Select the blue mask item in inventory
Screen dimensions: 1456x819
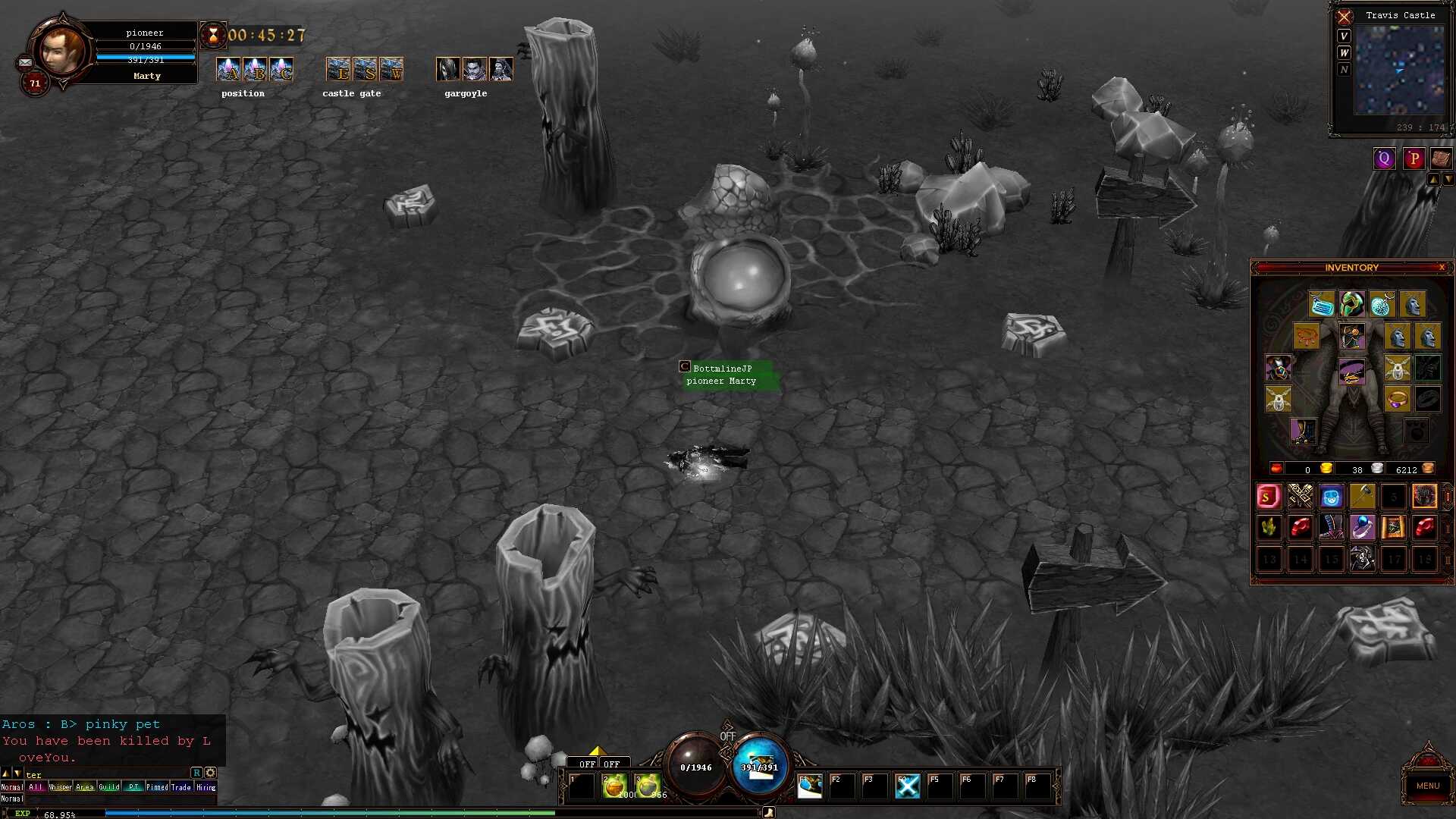pyautogui.click(x=1331, y=497)
